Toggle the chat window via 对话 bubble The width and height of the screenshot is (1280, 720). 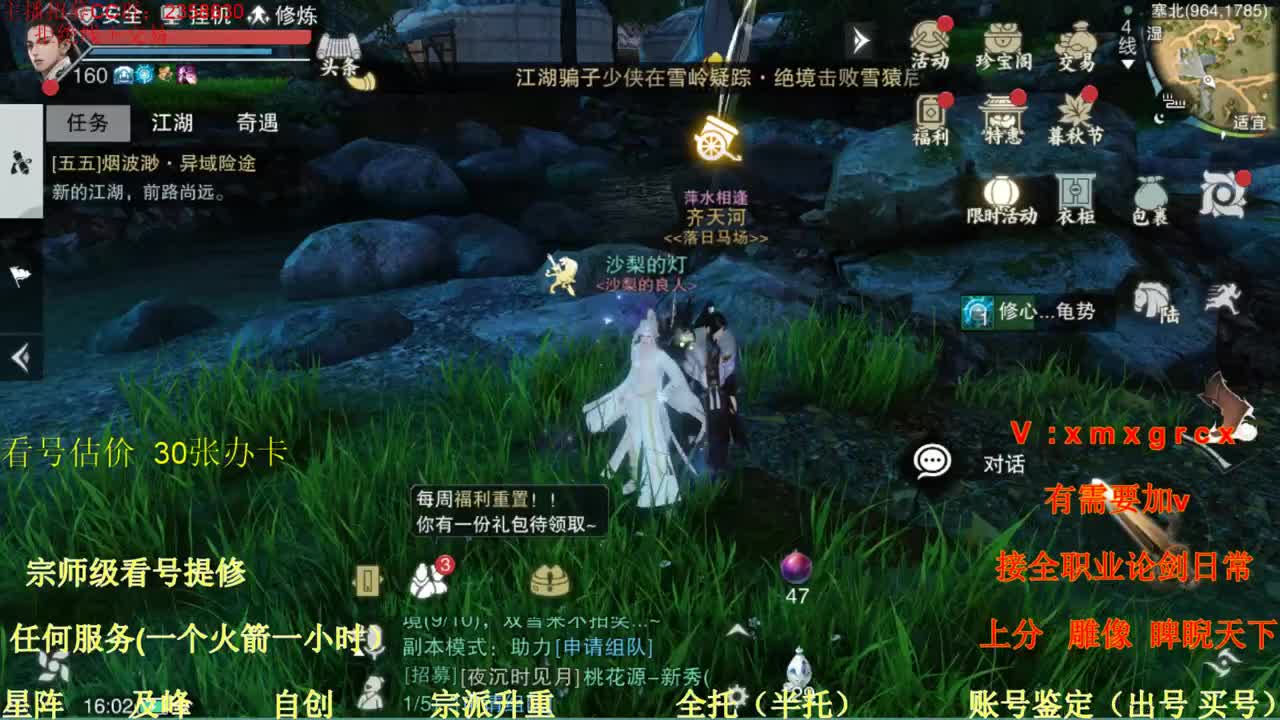tap(934, 461)
